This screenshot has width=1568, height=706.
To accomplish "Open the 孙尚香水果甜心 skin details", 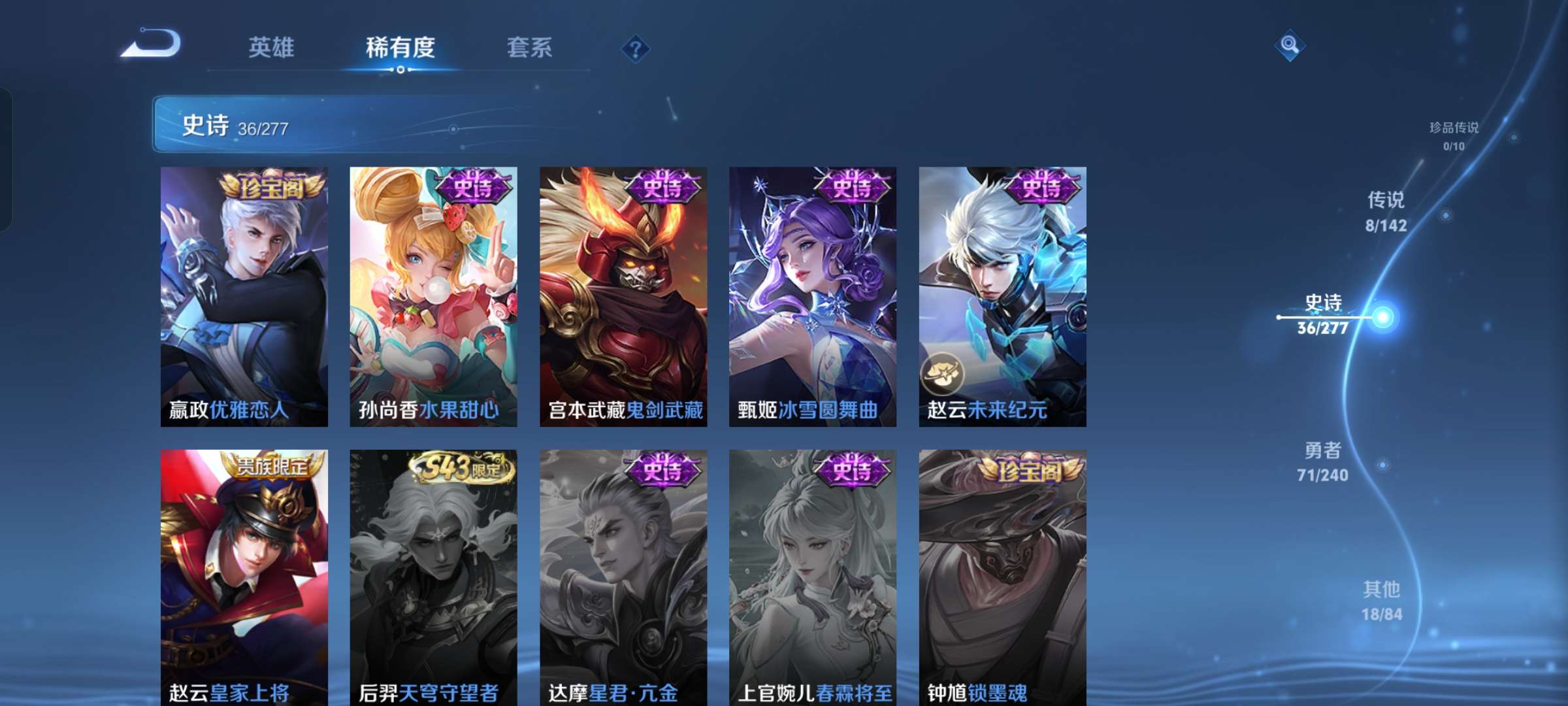I will pyautogui.click(x=433, y=294).
